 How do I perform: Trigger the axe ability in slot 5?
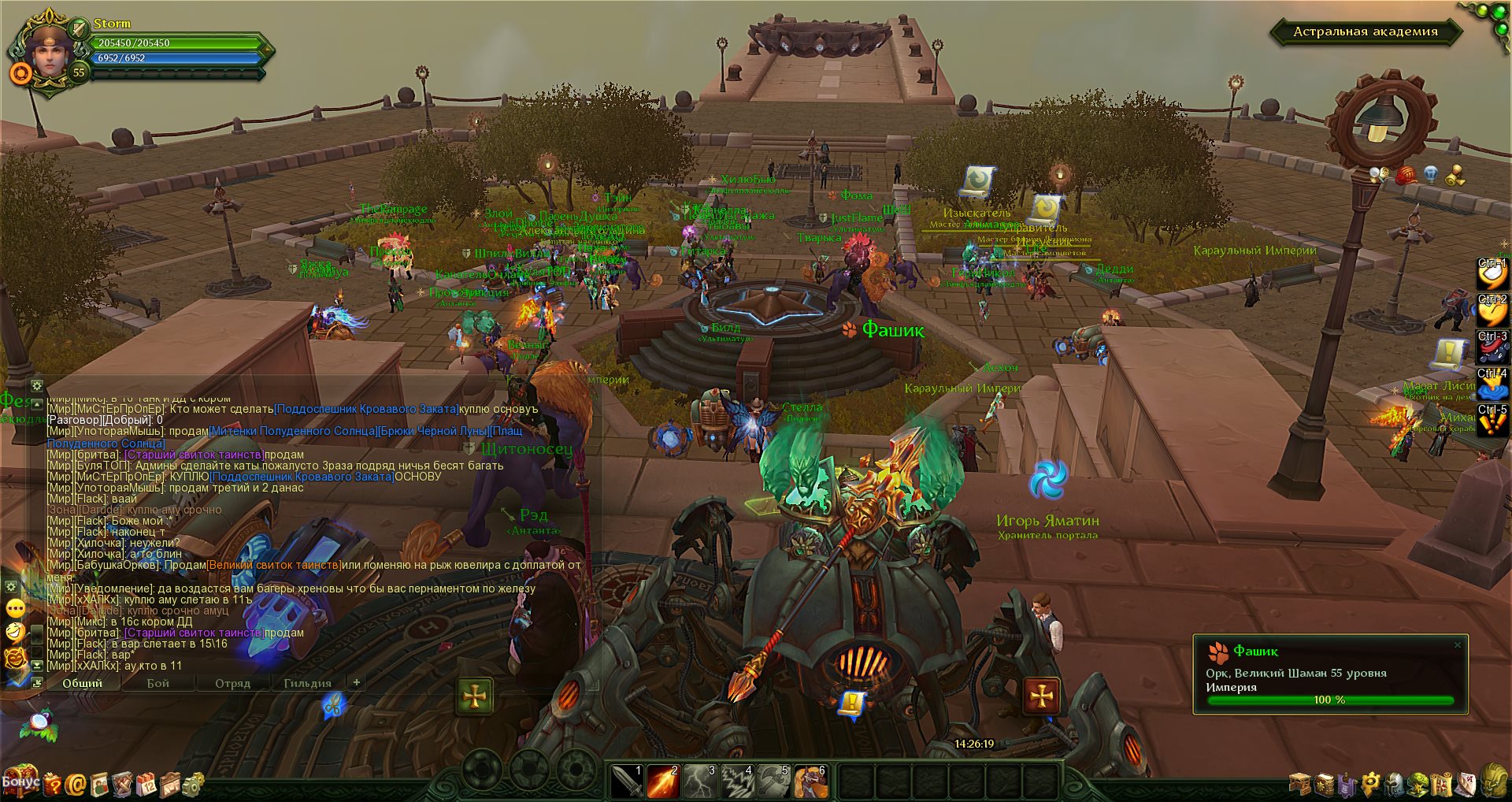[773, 781]
